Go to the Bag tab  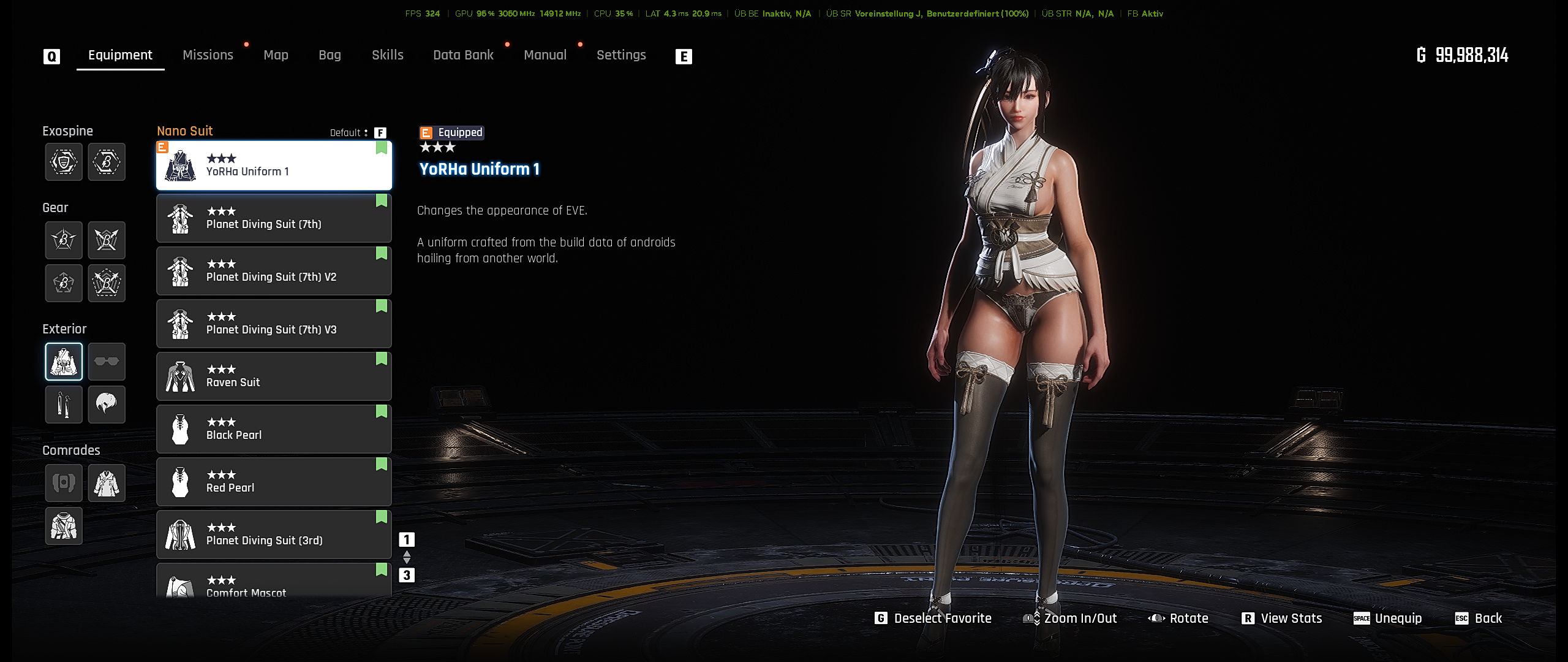pyautogui.click(x=330, y=55)
